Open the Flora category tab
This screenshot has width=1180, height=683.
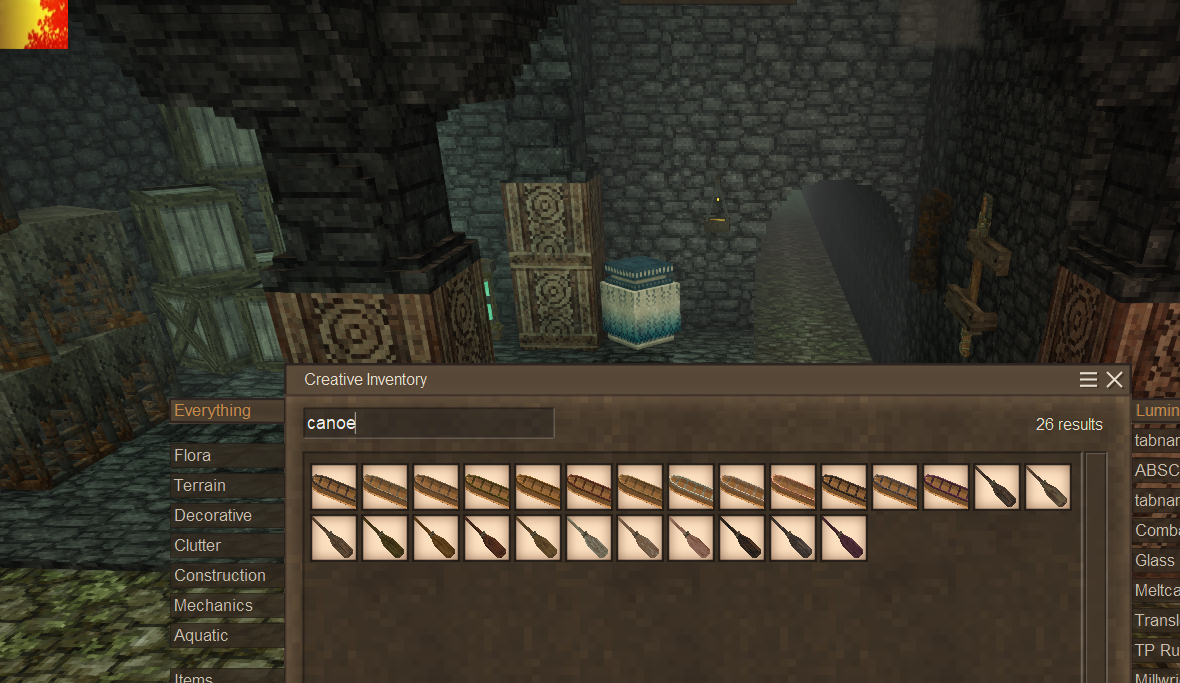tap(192, 455)
